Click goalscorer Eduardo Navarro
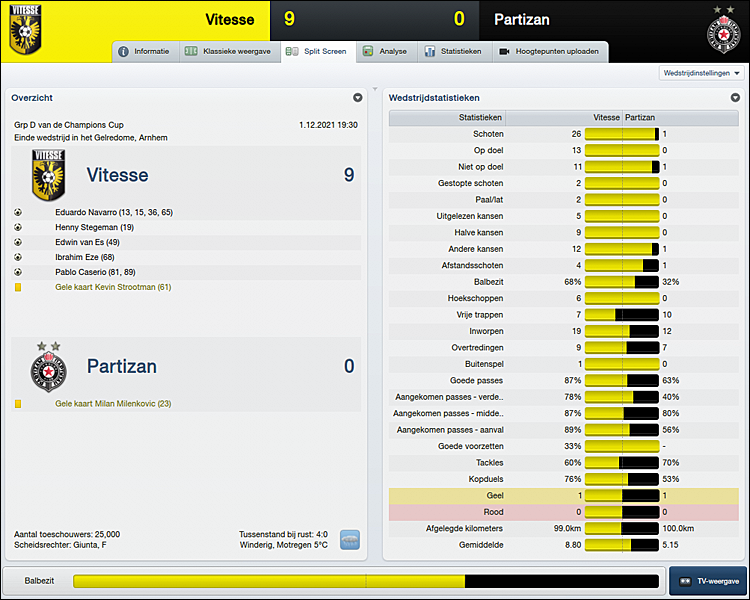The width and height of the screenshot is (750, 600). click(x=114, y=212)
